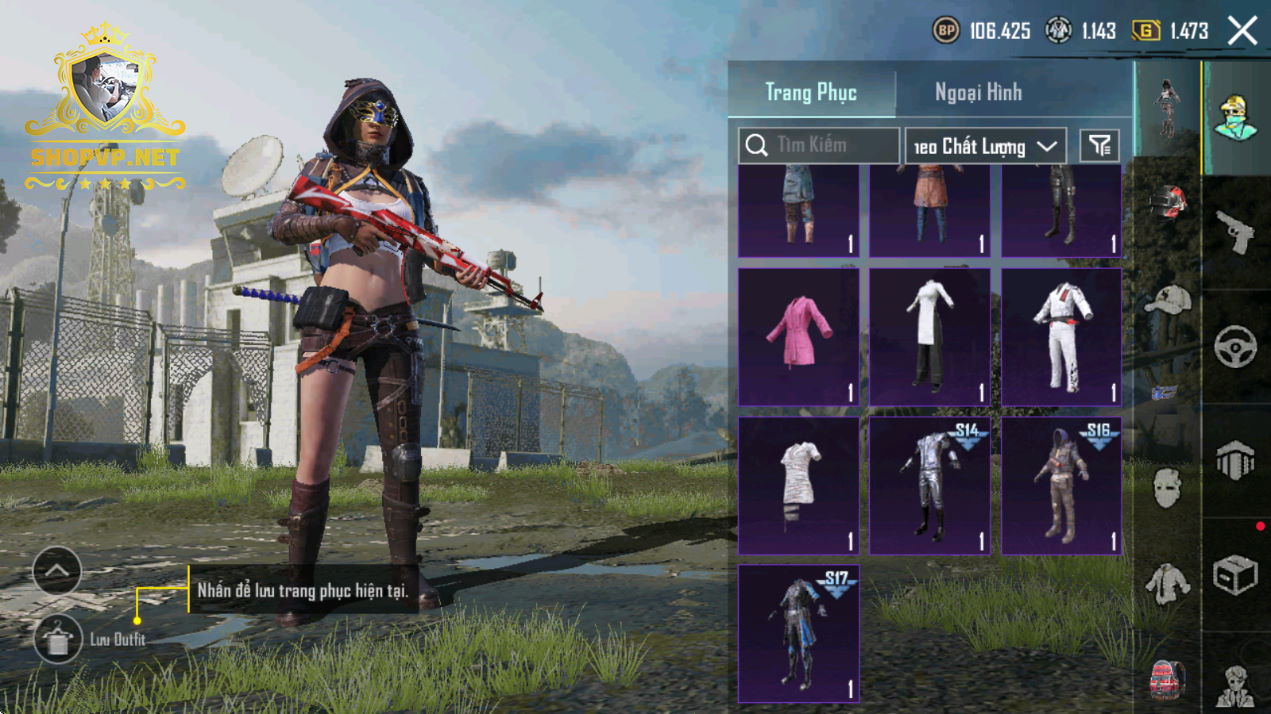Open the filter options button
The width and height of the screenshot is (1271, 714).
click(x=1100, y=146)
